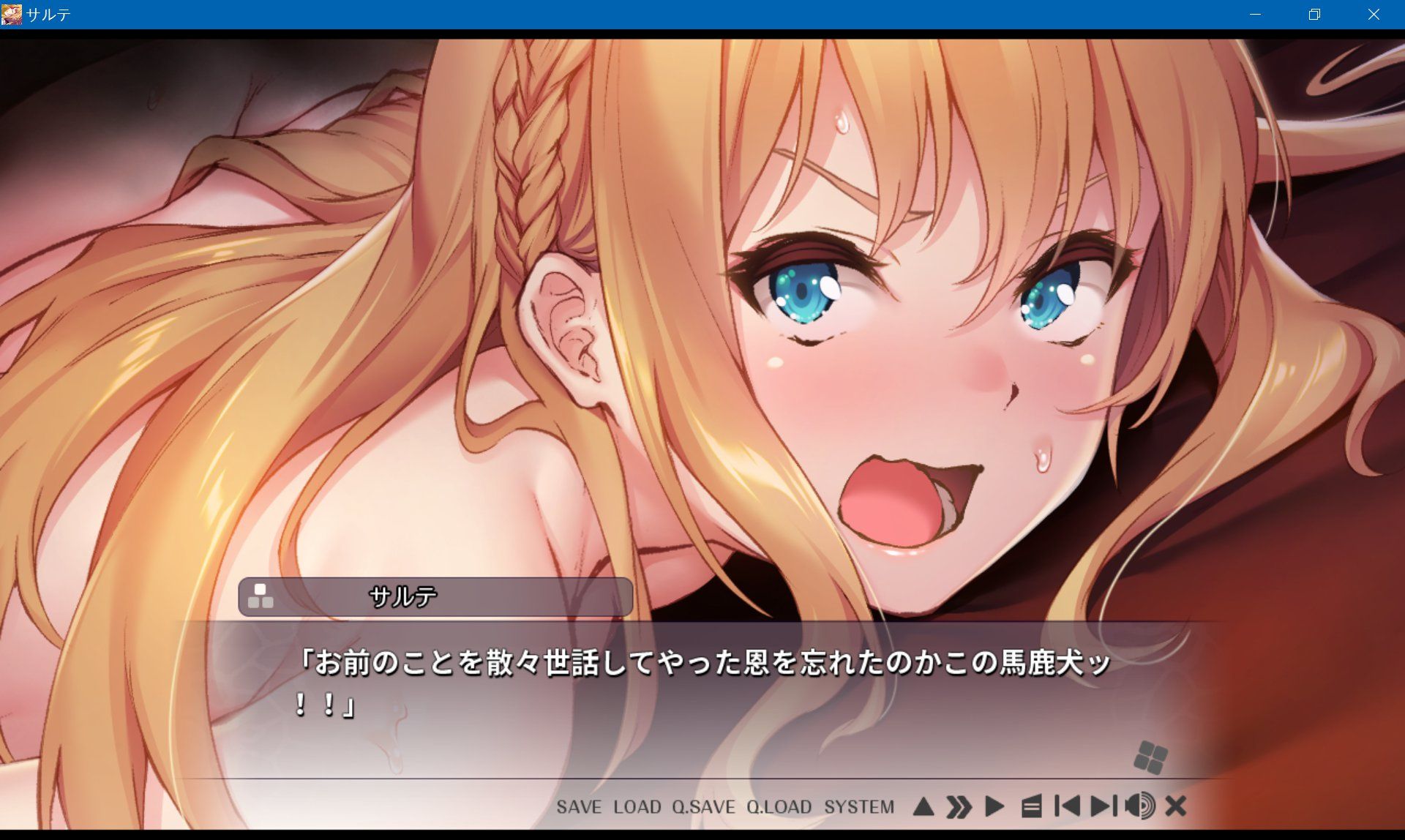The width and height of the screenshot is (1405, 840).
Task: Open the message log list icon
Action: (1033, 807)
